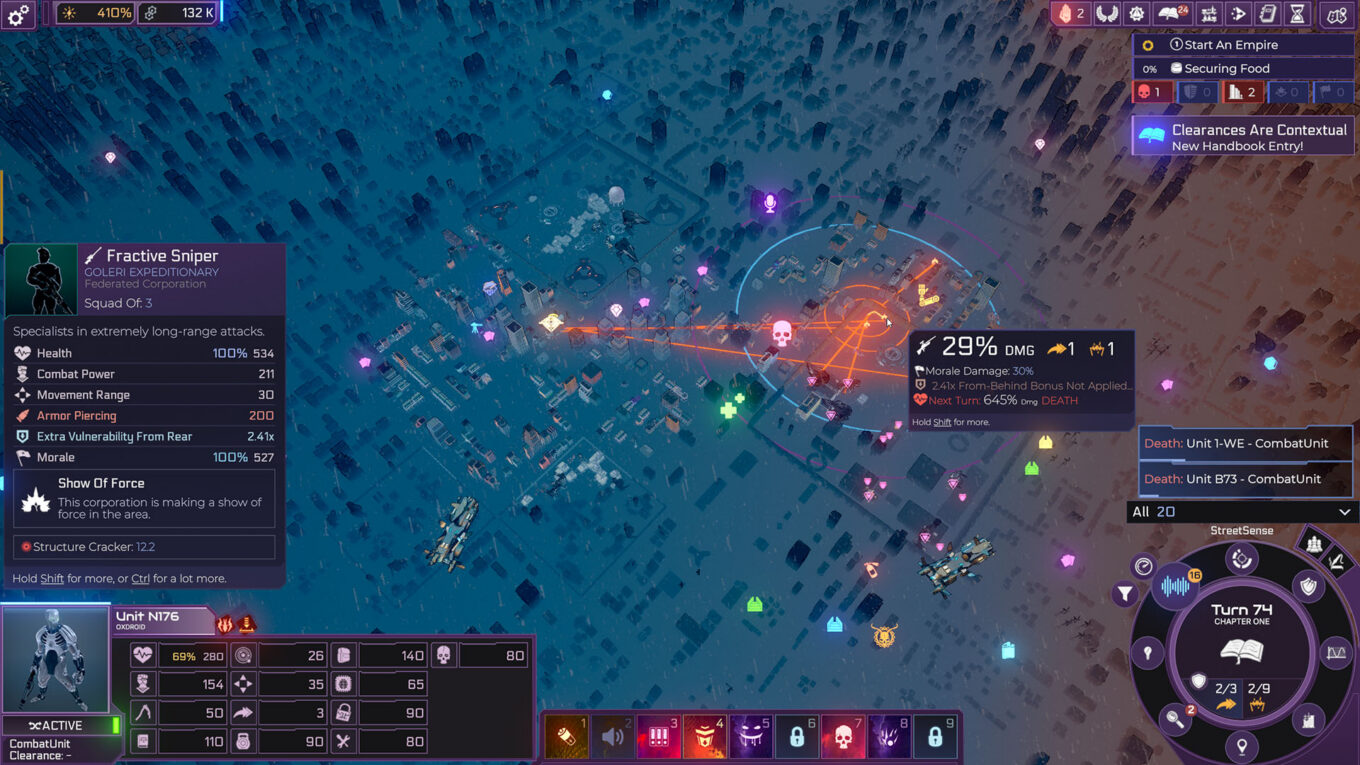
Task: Click the Ctrl link in the Fractive Sniper panel
Action: tap(139, 578)
